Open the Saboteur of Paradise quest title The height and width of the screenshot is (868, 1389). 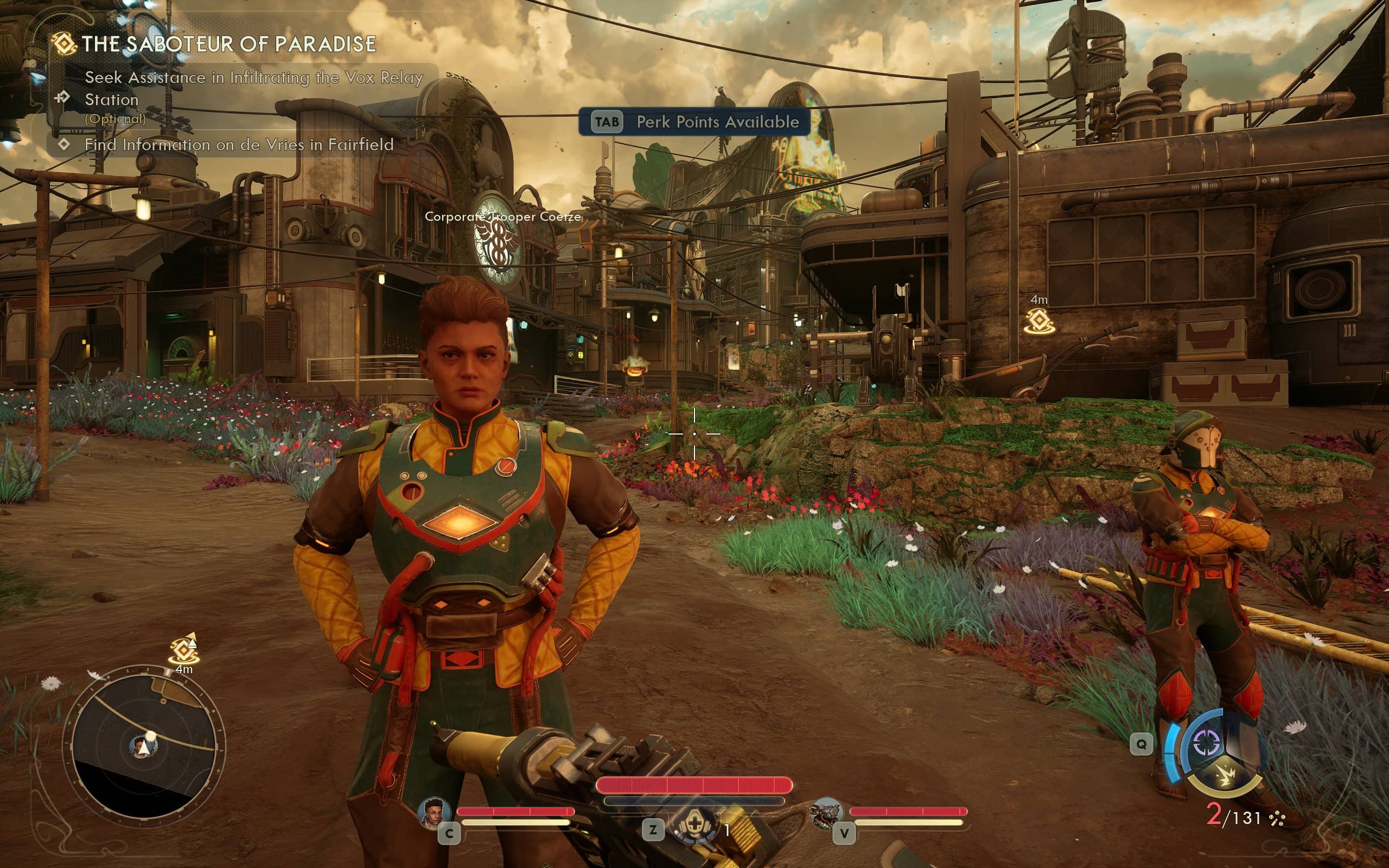pyautogui.click(x=228, y=44)
